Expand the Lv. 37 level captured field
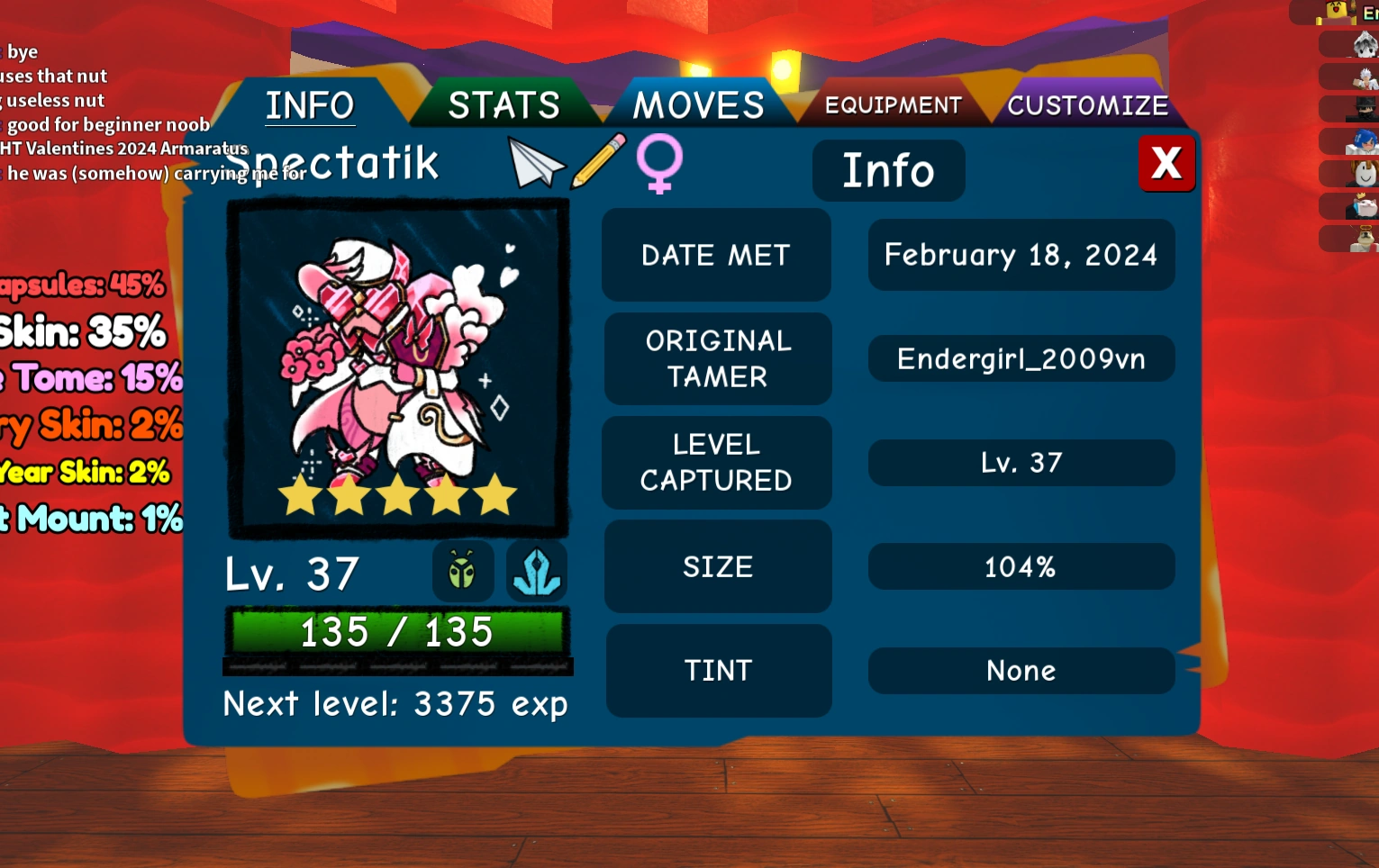The image size is (1379, 868). click(x=1021, y=463)
